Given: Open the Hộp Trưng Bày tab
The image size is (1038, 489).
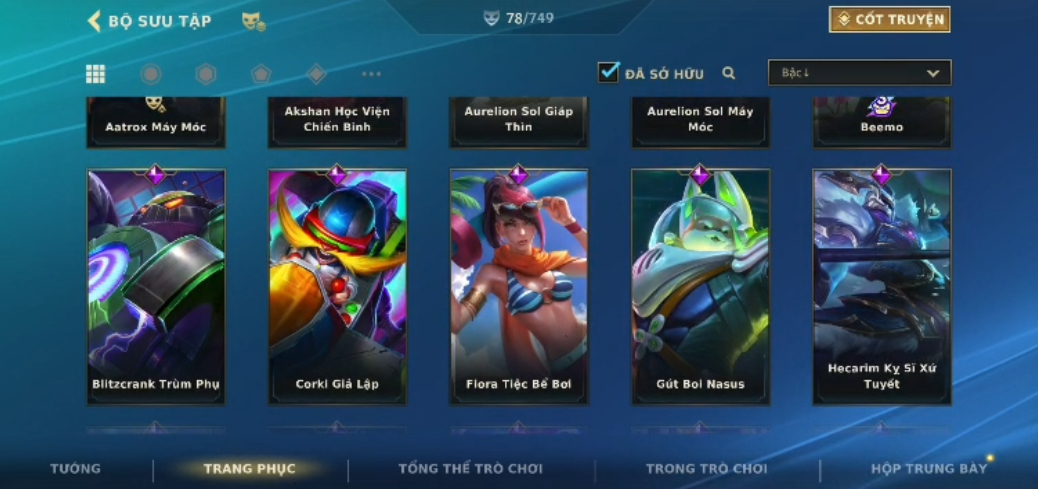Looking at the screenshot, I should click(x=928, y=468).
